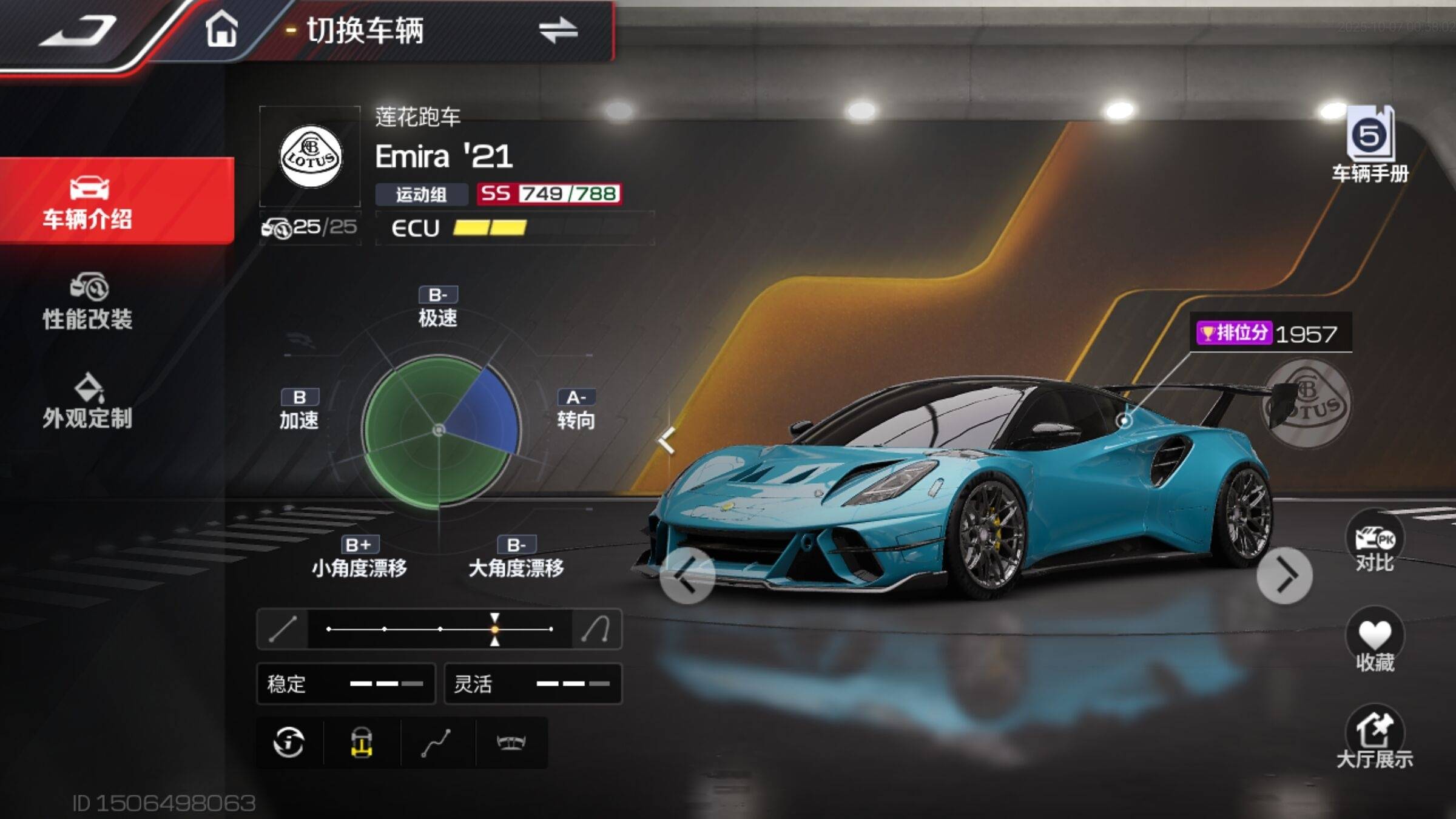Select the rear wing spoiler icon
This screenshot has width=1456, height=819.
[x=511, y=742]
